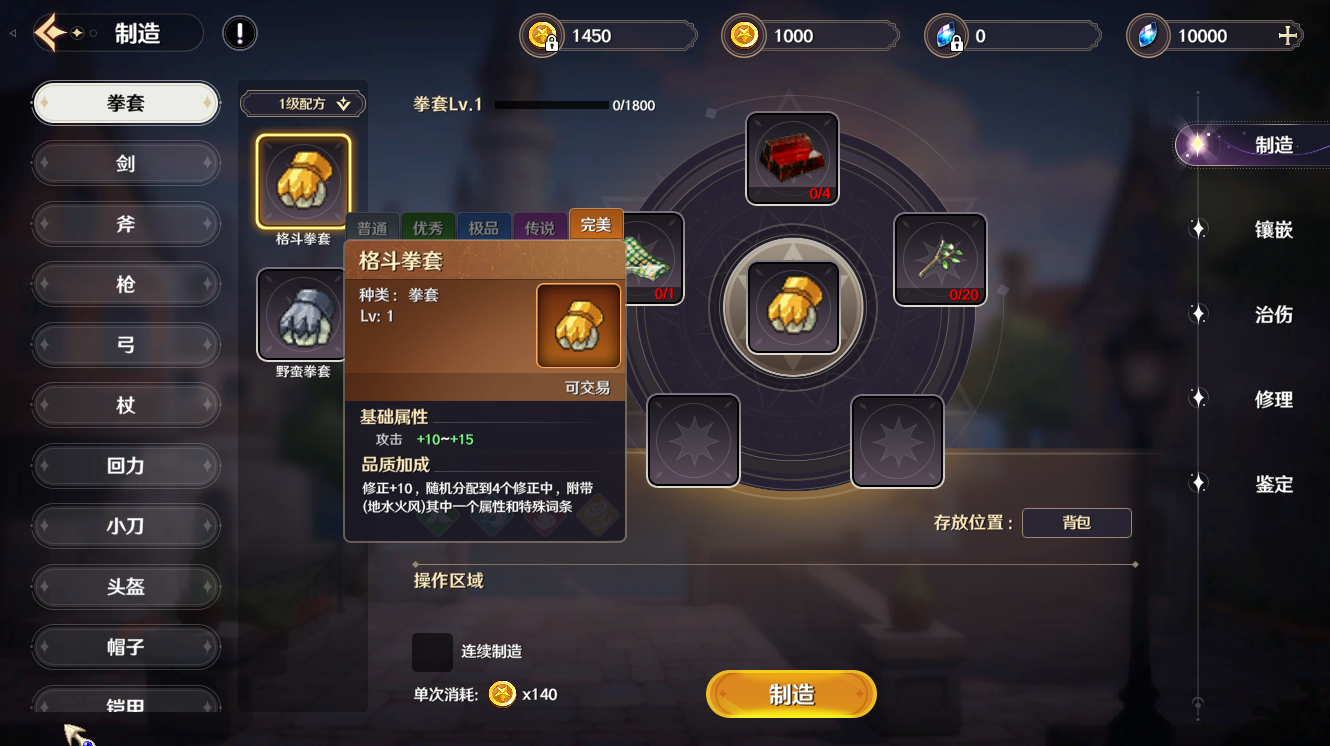Image resolution: width=1330 pixels, height=746 pixels.
Task: Select the 头盔 helmet category
Action: pos(126,587)
